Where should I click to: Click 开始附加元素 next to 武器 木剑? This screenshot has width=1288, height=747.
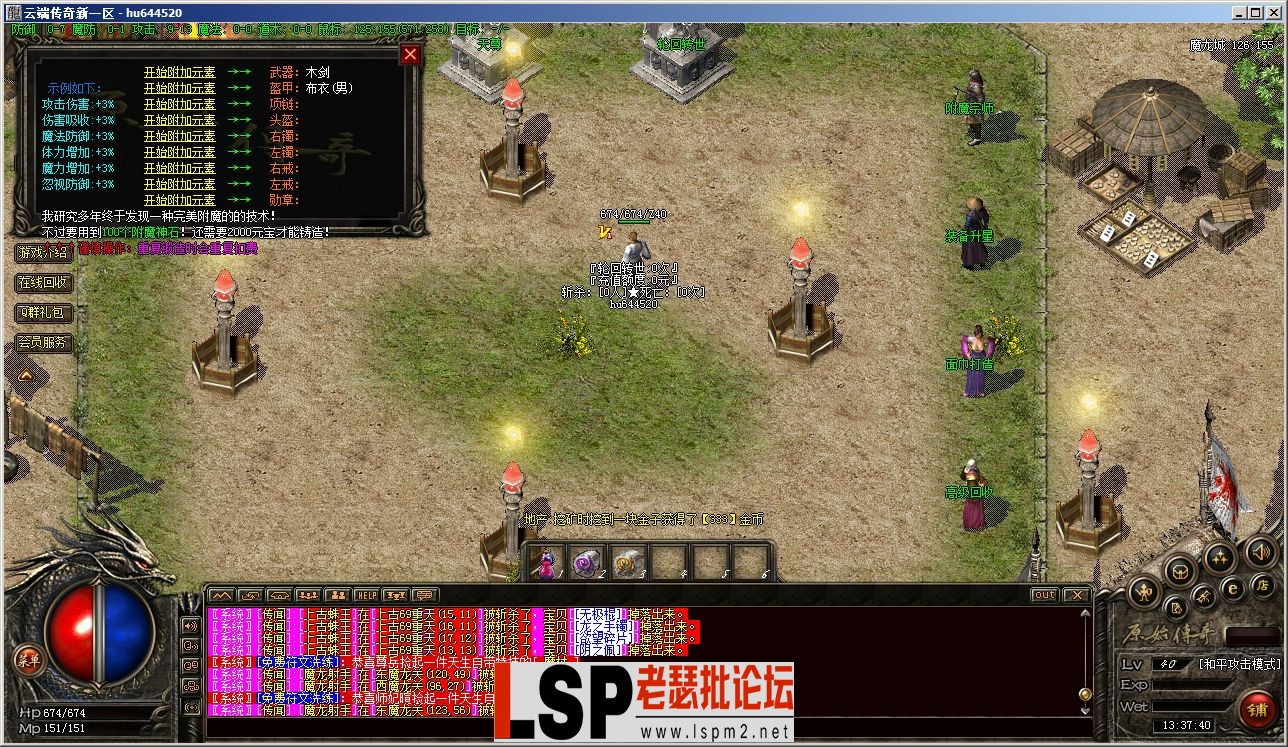[181, 72]
